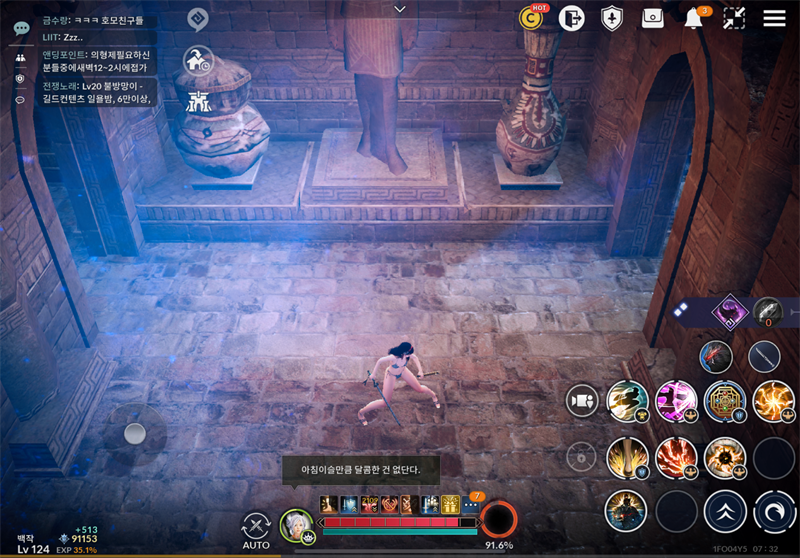Tap the crescent swirl dodge button
The height and width of the screenshot is (558, 800).
[773, 510]
